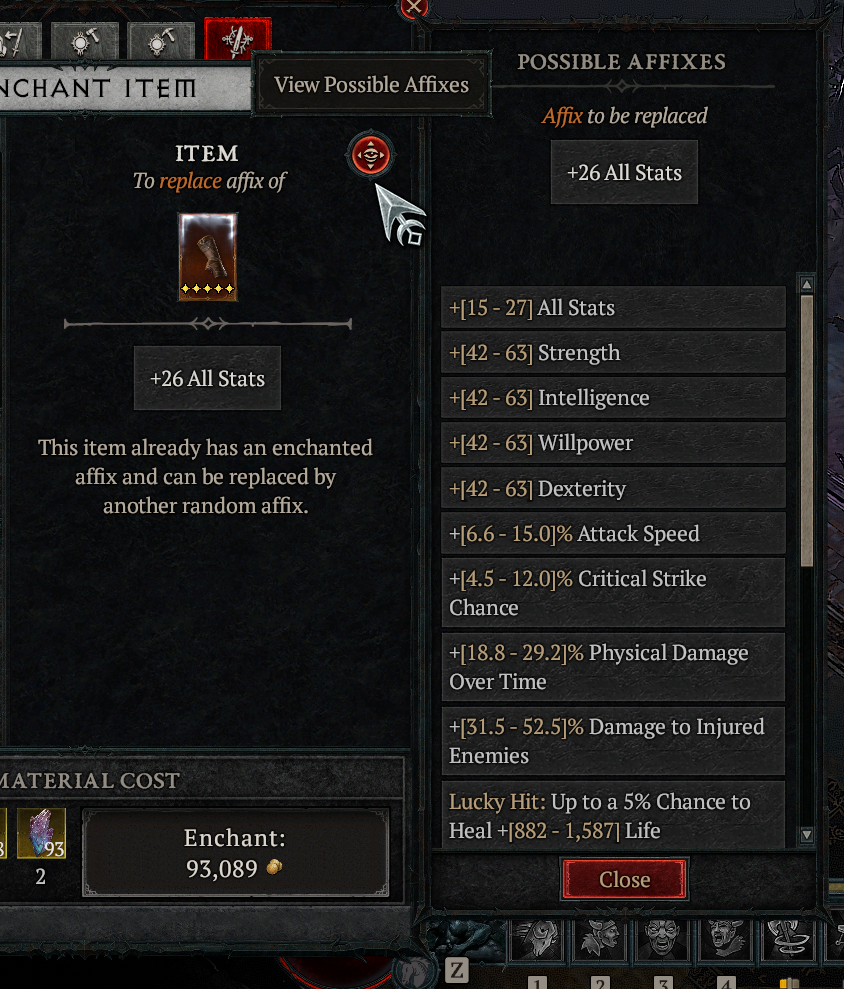Pick the Physical Damage Over Time row
The height and width of the screenshot is (989, 844).
tap(613, 667)
